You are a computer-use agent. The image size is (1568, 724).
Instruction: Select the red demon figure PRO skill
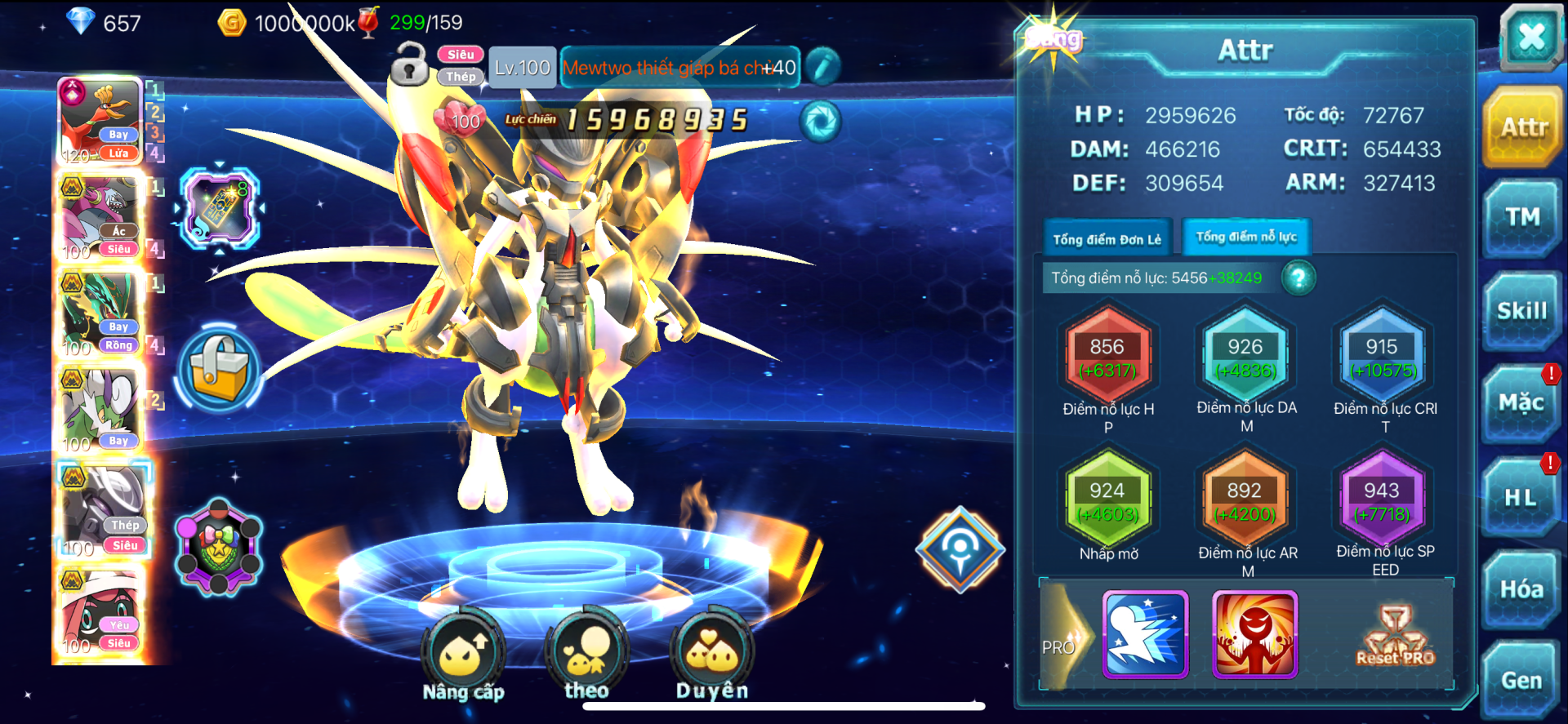pyautogui.click(x=1254, y=635)
